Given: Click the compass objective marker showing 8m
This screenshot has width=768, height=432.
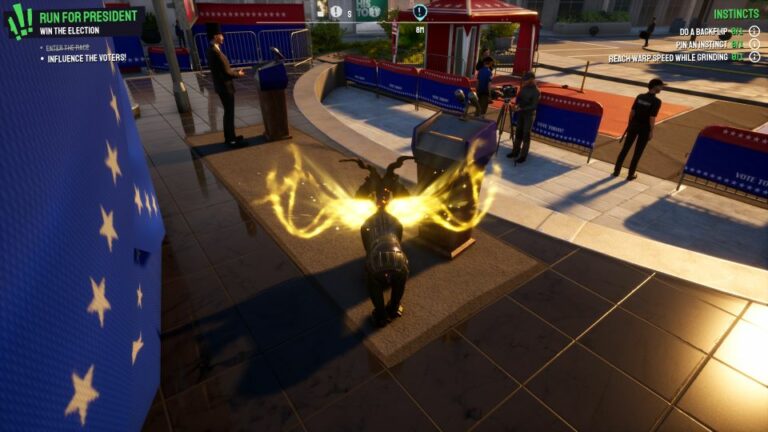Looking at the screenshot, I should (420, 13).
